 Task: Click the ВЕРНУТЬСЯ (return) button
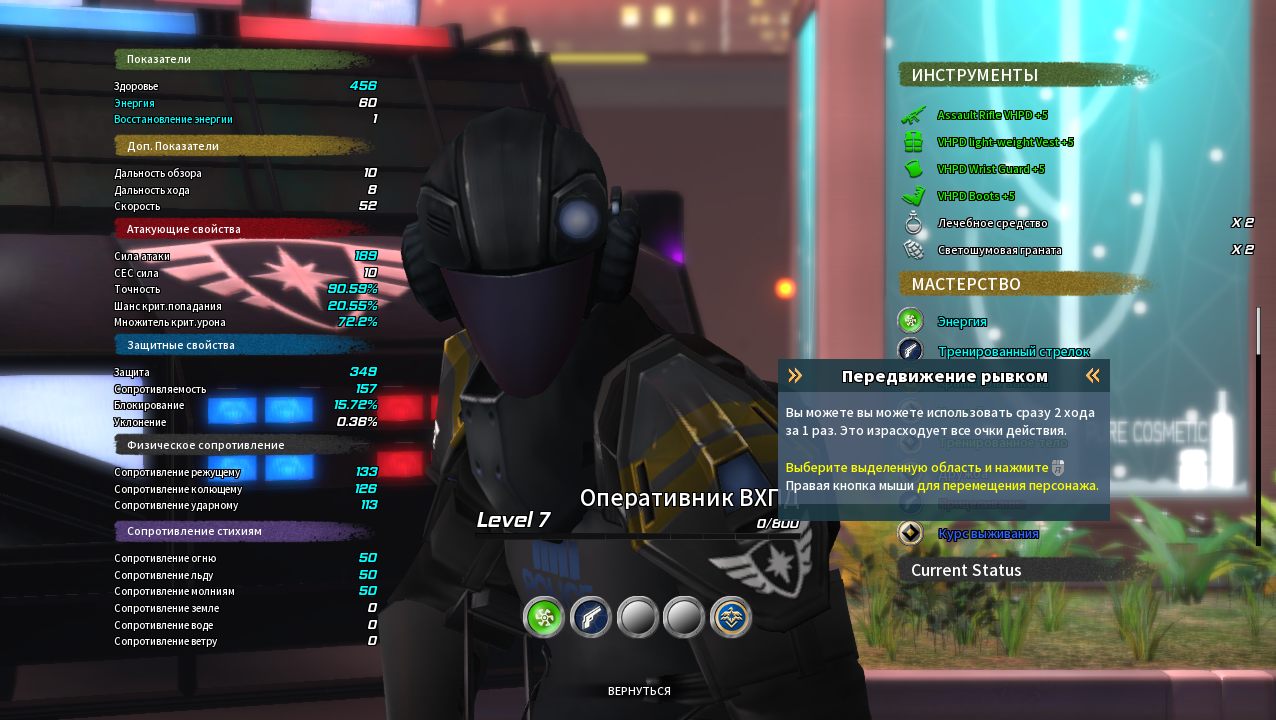tap(639, 691)
